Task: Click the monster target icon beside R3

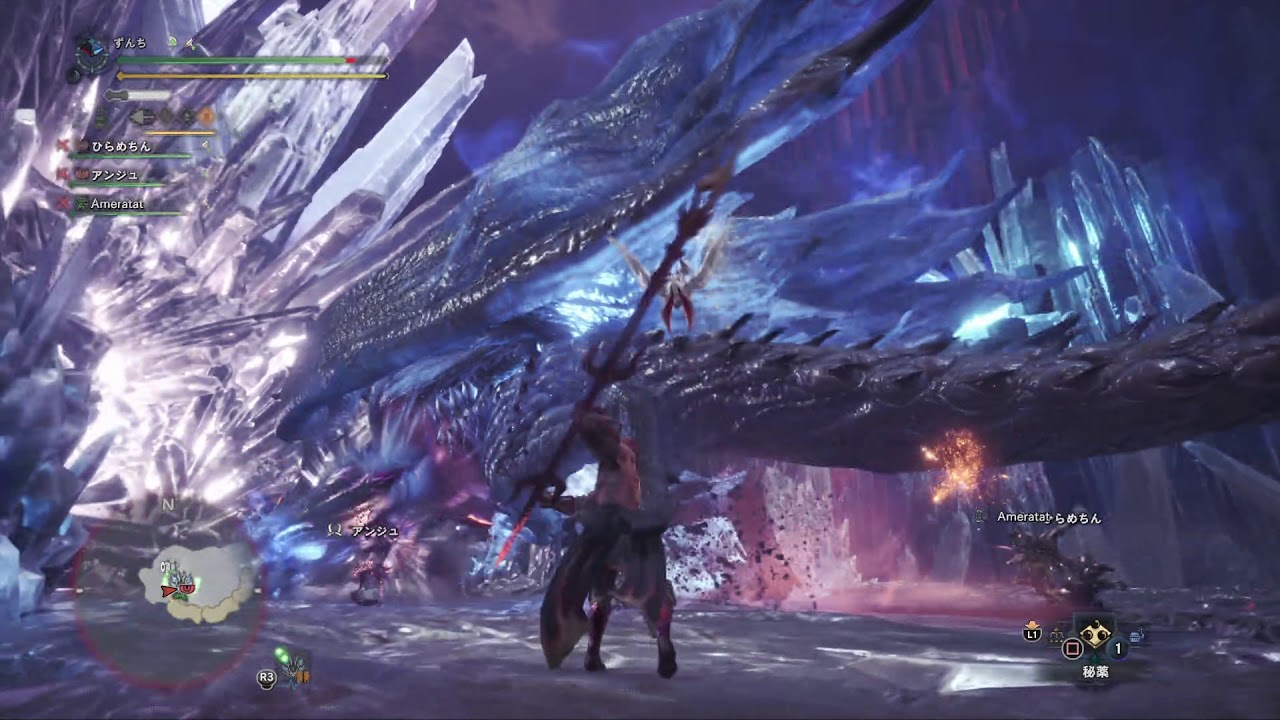Action: pyautogui.click(x=295, y=670)
